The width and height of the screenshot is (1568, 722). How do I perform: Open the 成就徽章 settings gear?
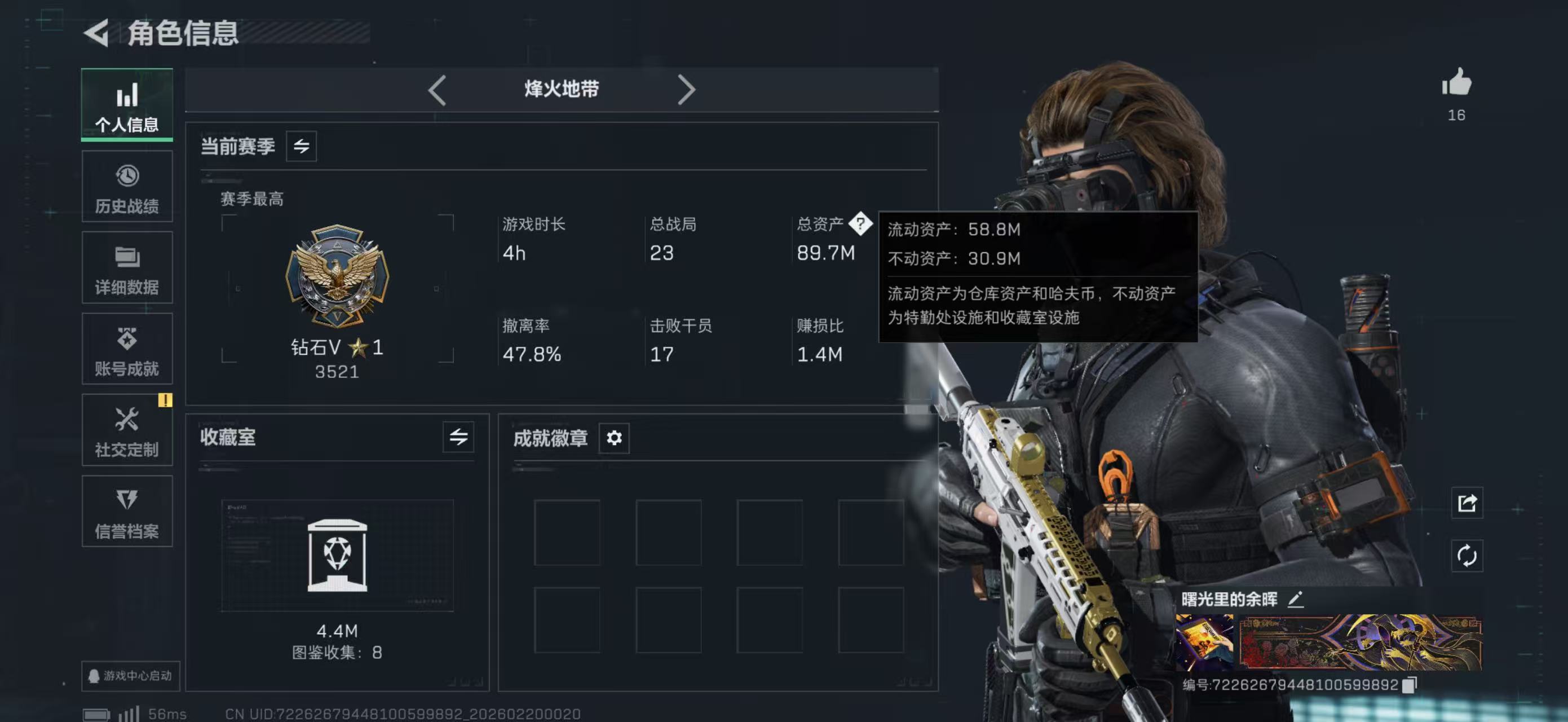click(614, 437)
